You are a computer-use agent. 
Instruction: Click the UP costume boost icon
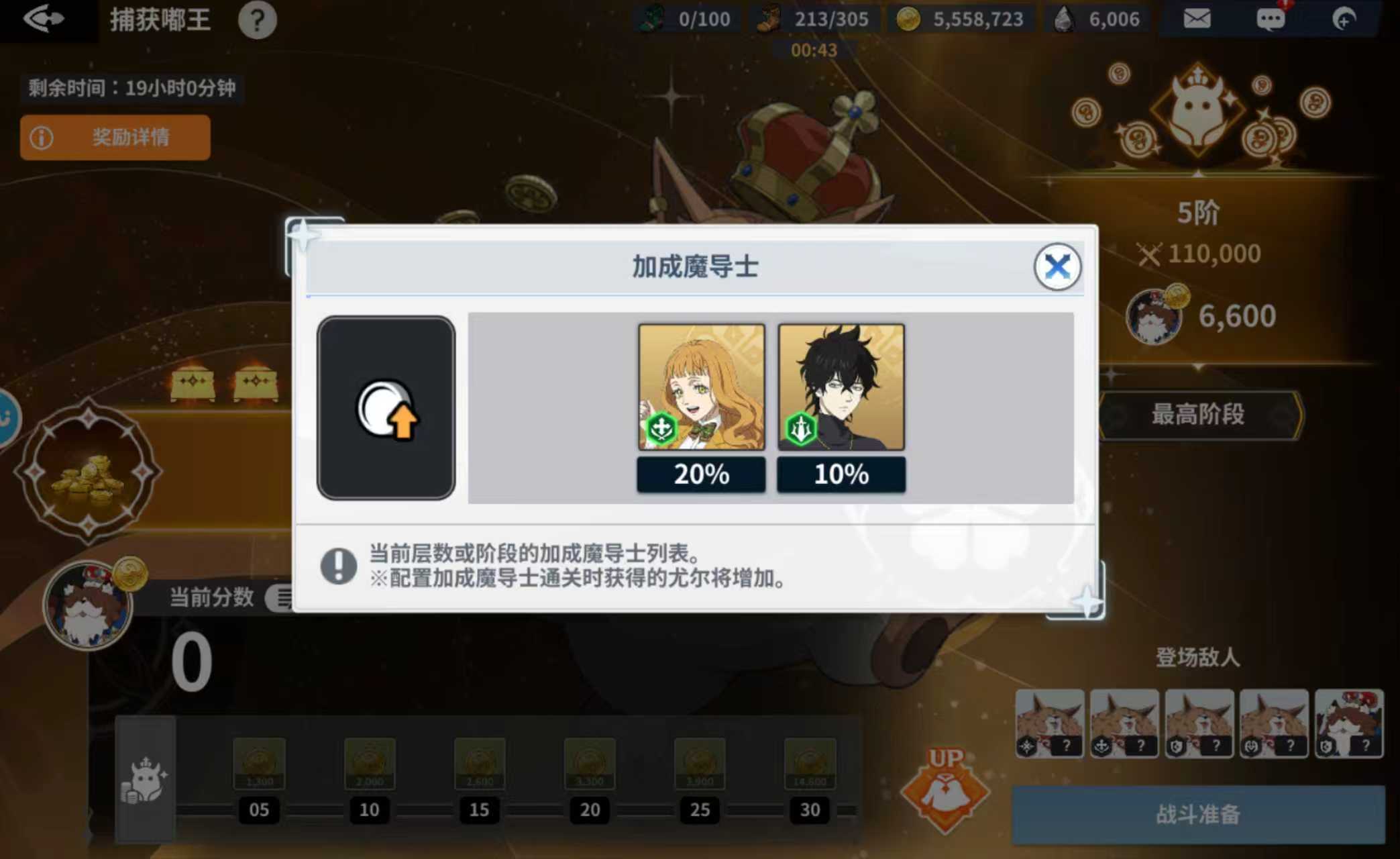click(x=945, y=784)
